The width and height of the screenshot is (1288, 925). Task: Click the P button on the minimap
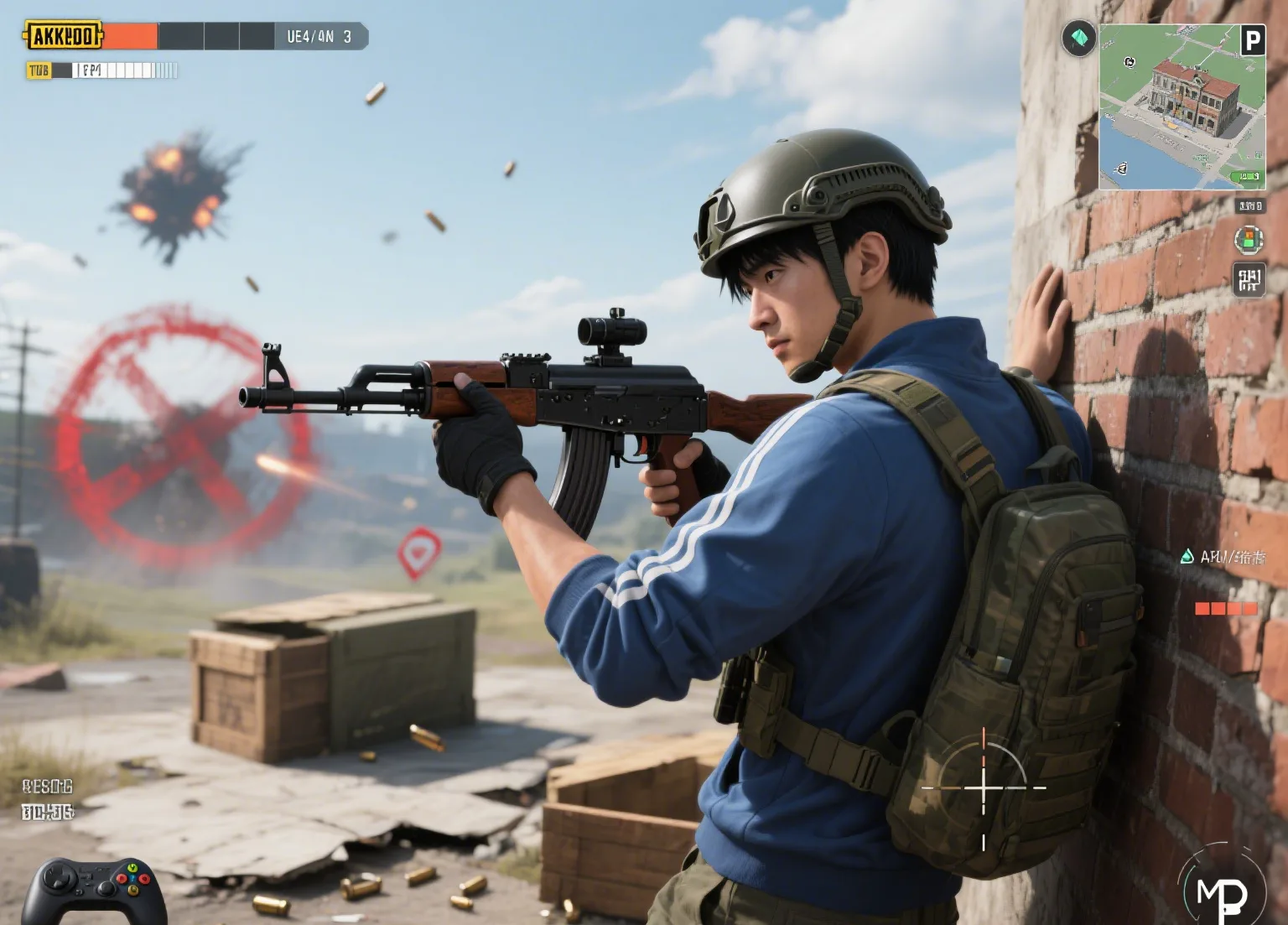pyautogui.click(x=1252, y=40)
